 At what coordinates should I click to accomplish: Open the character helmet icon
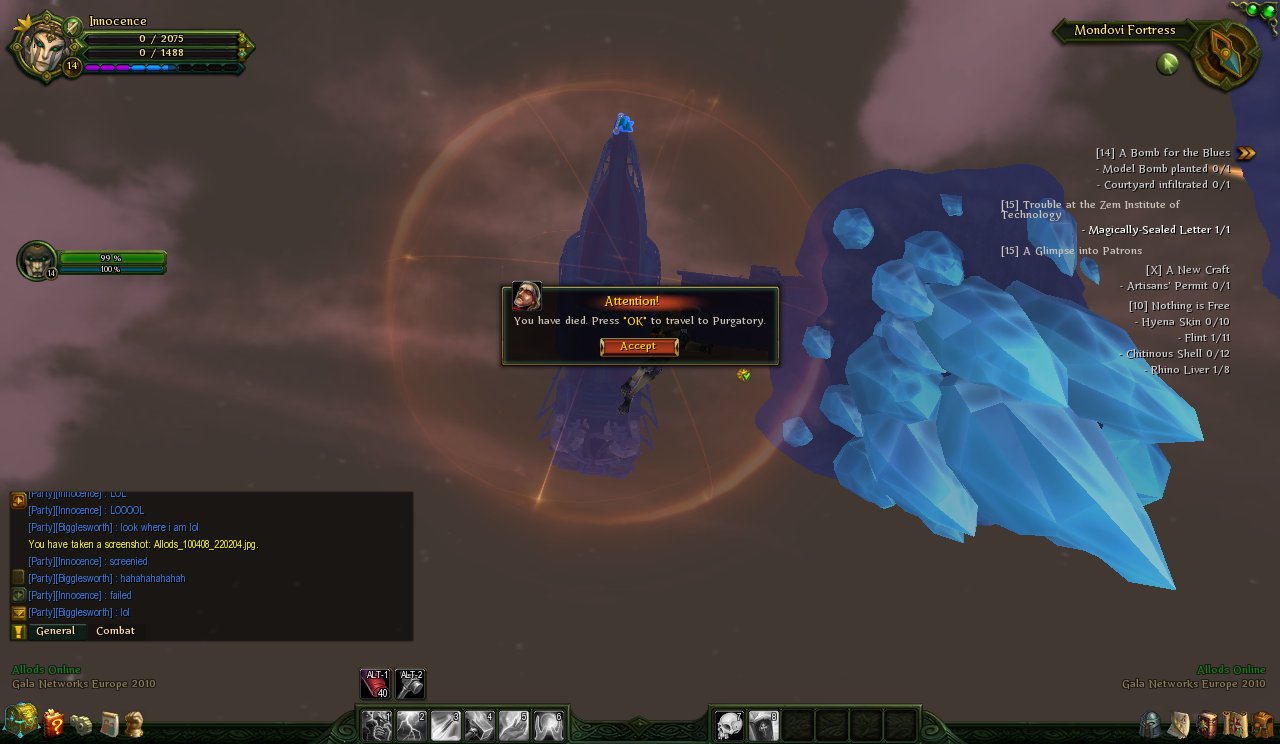click(x=1150, y=725)
